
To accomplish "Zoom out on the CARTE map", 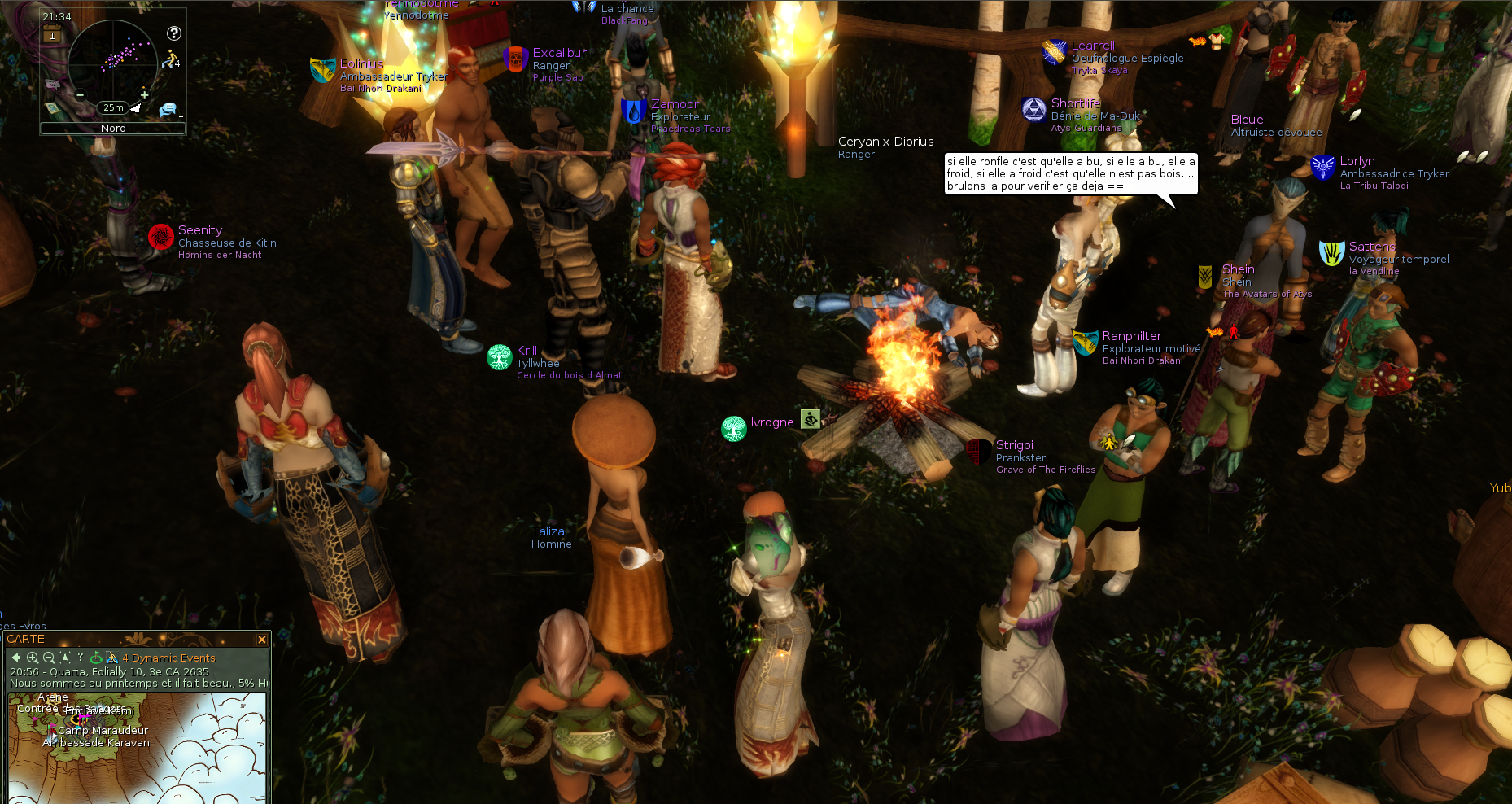I will coord(49,658).
